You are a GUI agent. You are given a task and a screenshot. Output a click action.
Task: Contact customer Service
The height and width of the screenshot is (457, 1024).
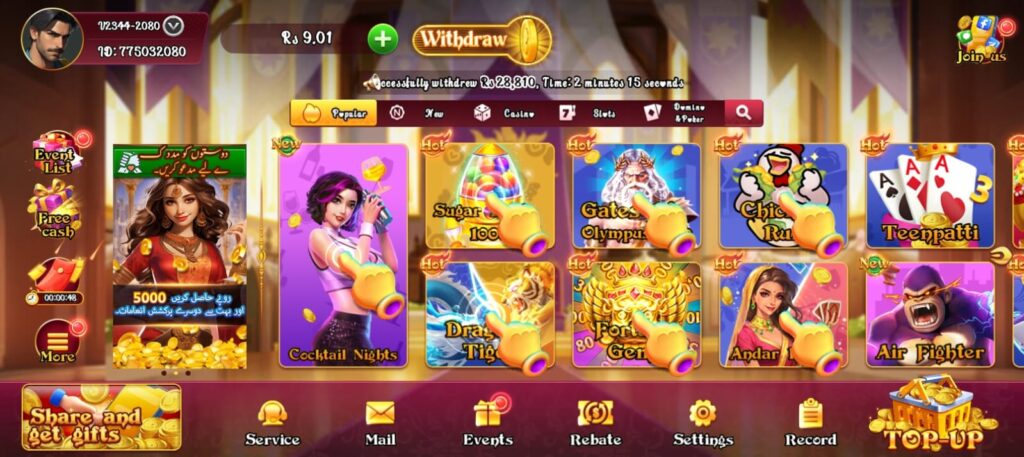coord(272,423)
